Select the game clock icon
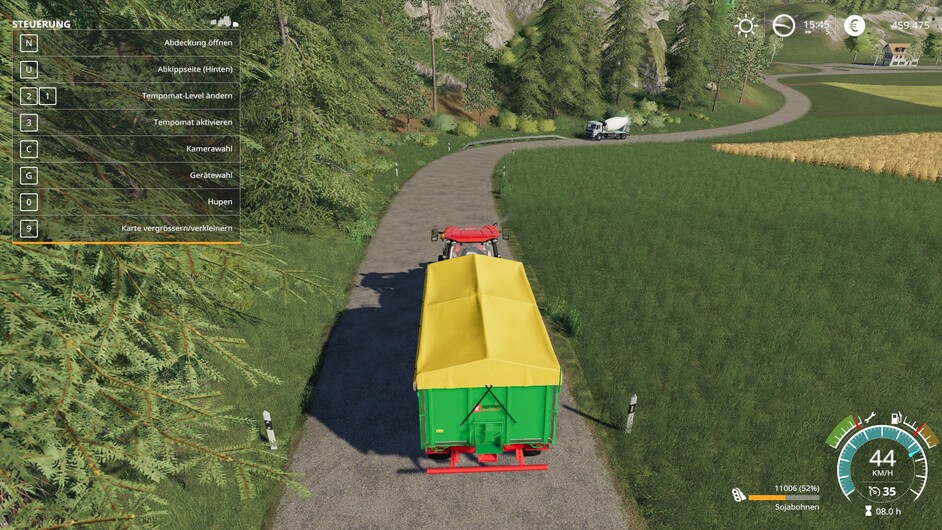942x530 pixels. point(784,26)
